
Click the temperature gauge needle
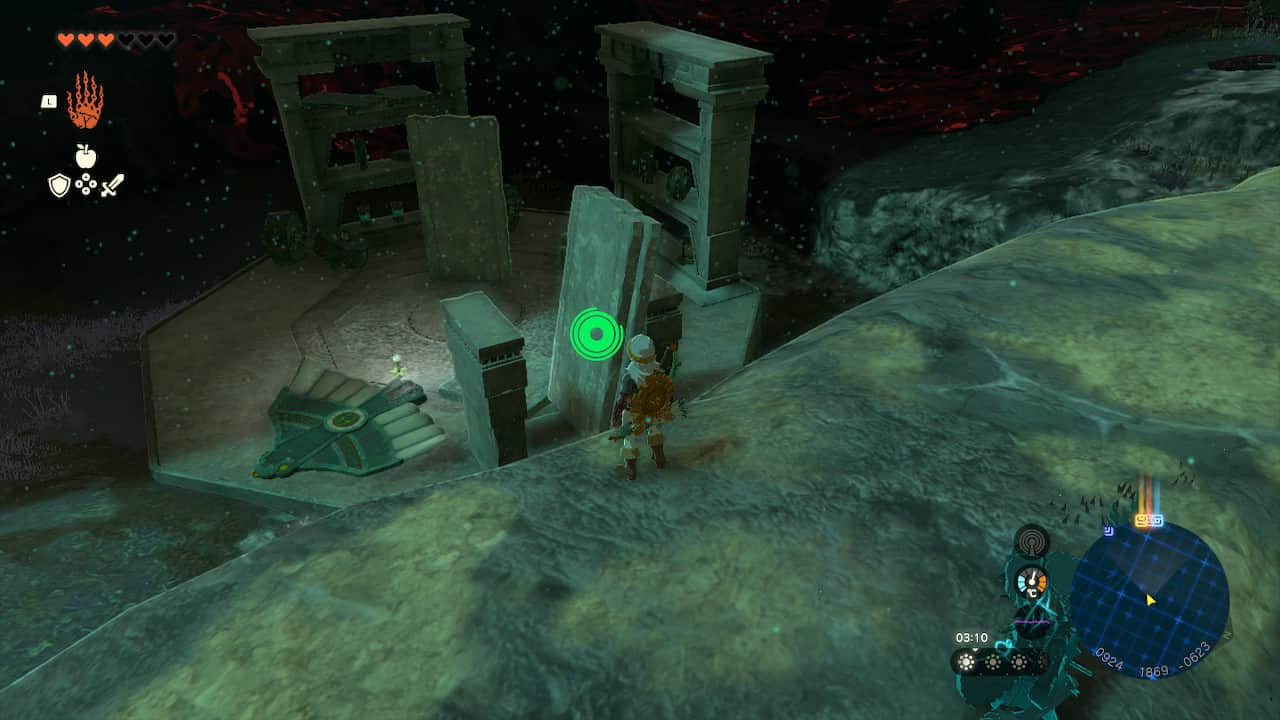(1031, 578)
